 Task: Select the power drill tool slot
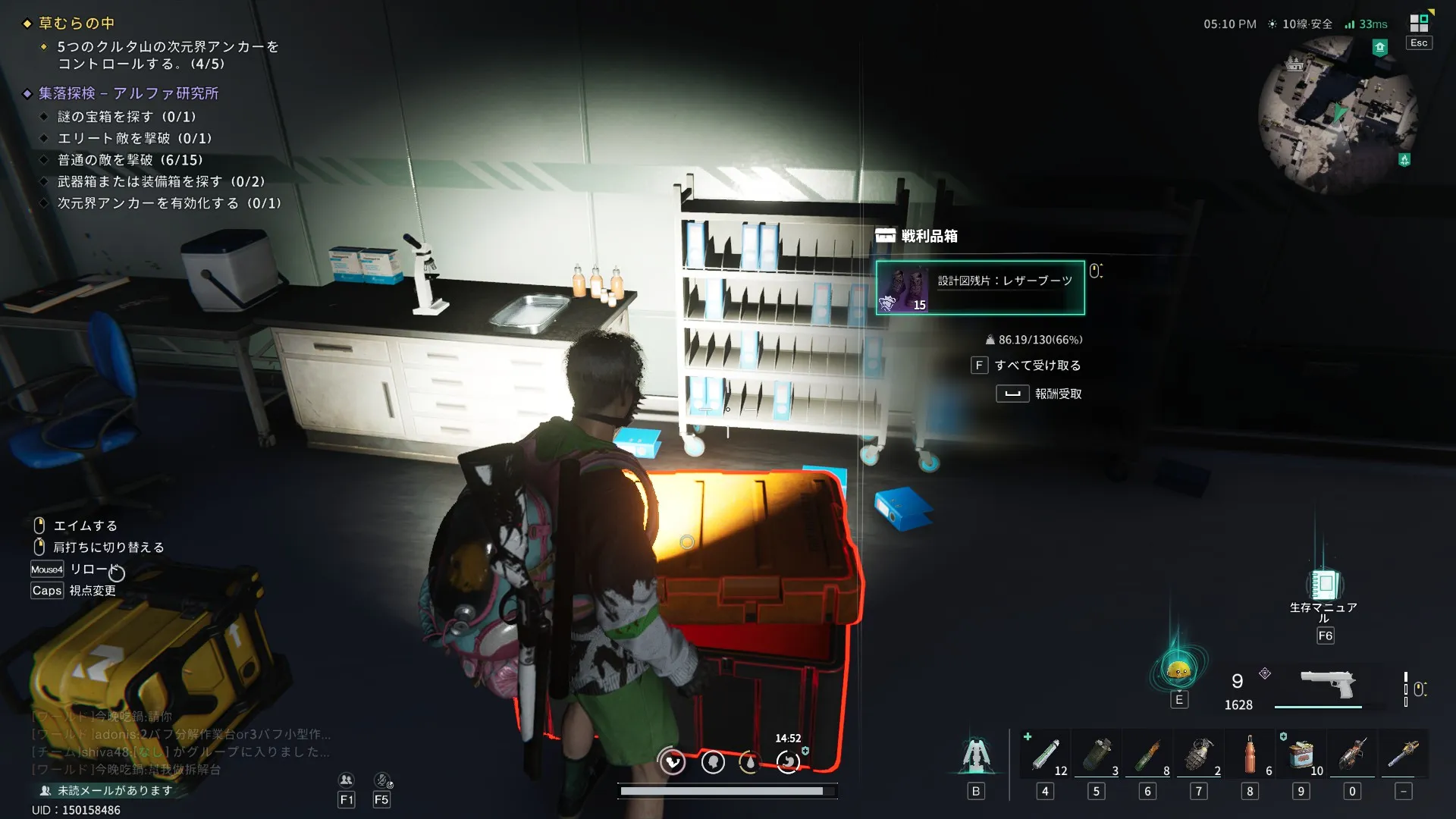click(x=1352, y=755)
